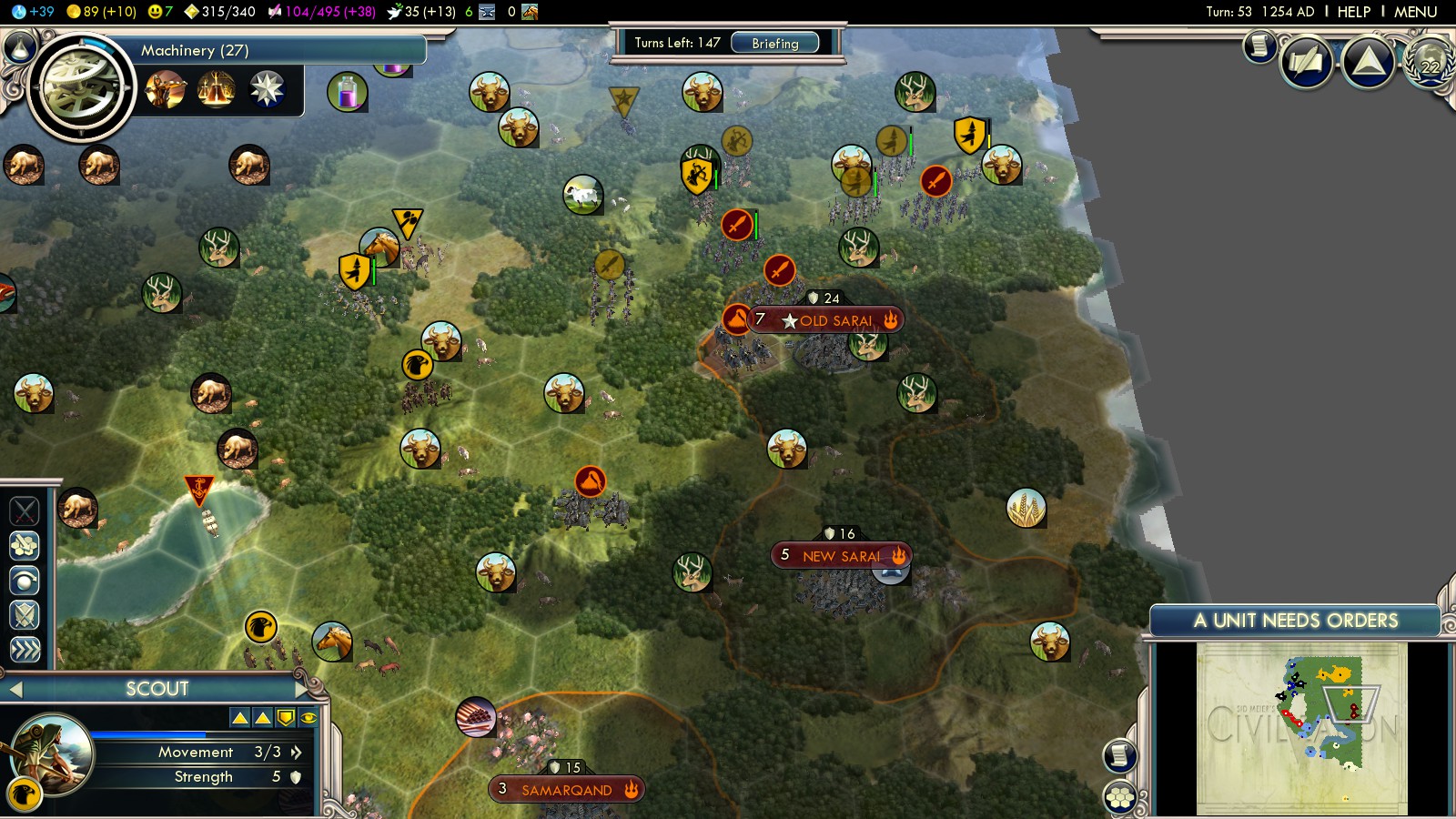The width and height of the screenshot is (1456, 819).
Task: Click the Briefing button
Action: [774, 43]
